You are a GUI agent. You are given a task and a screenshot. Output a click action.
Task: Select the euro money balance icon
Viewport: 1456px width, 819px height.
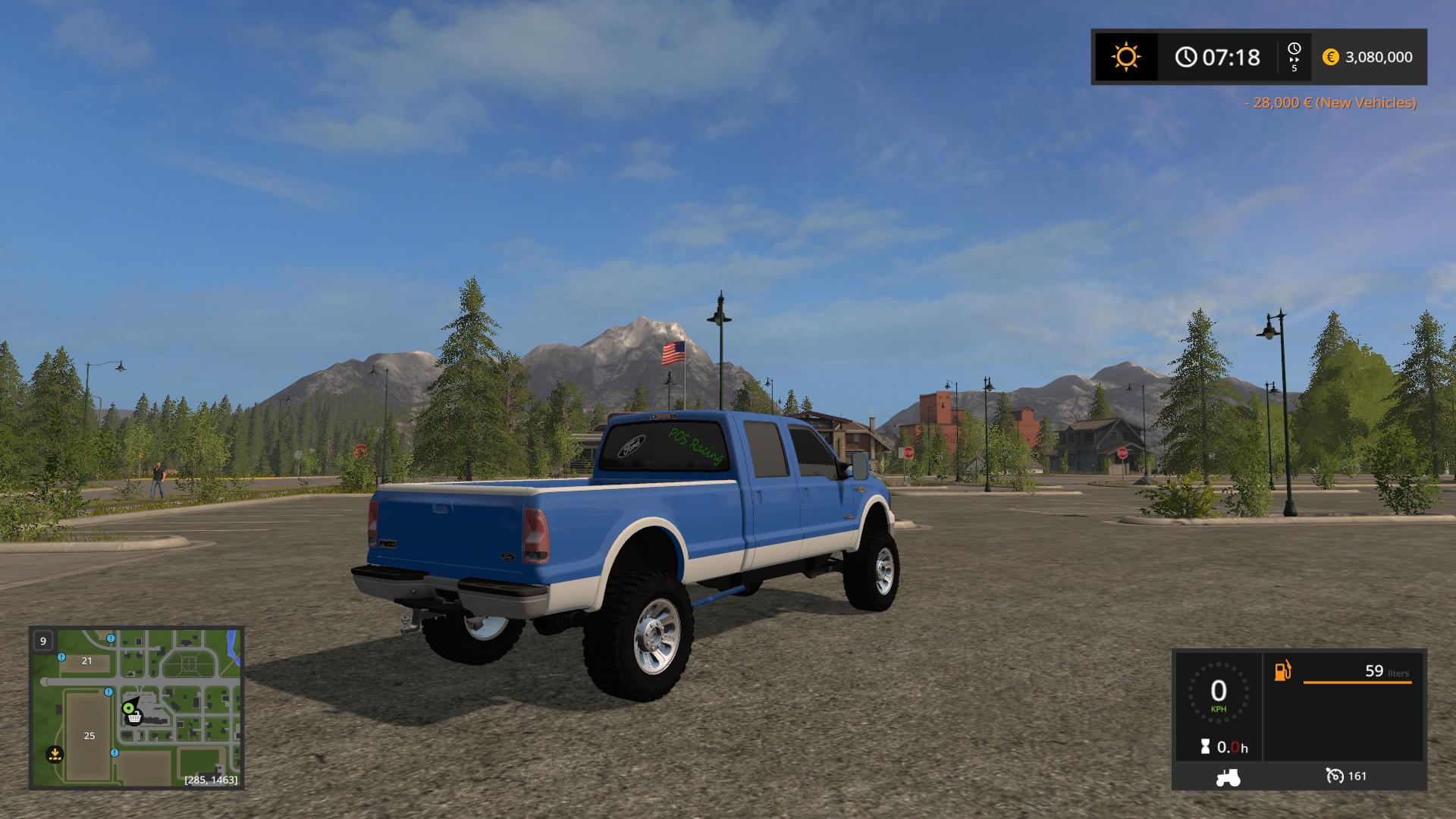[1330, 57]
